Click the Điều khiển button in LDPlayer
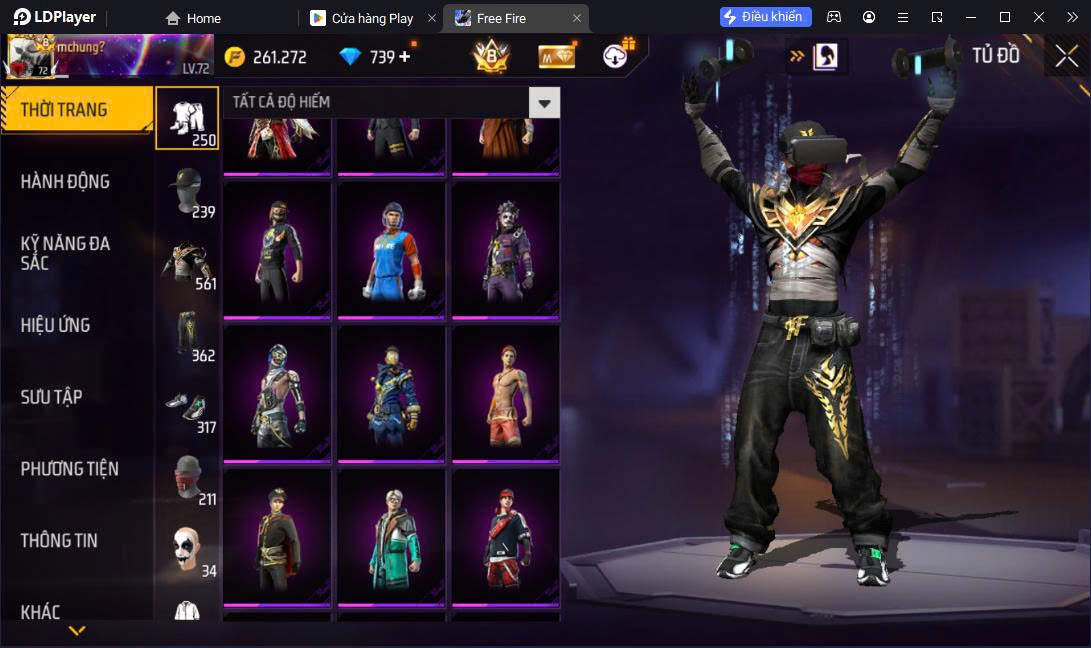This screenshot has width=1091, height=648. click(x=766, y=17)
